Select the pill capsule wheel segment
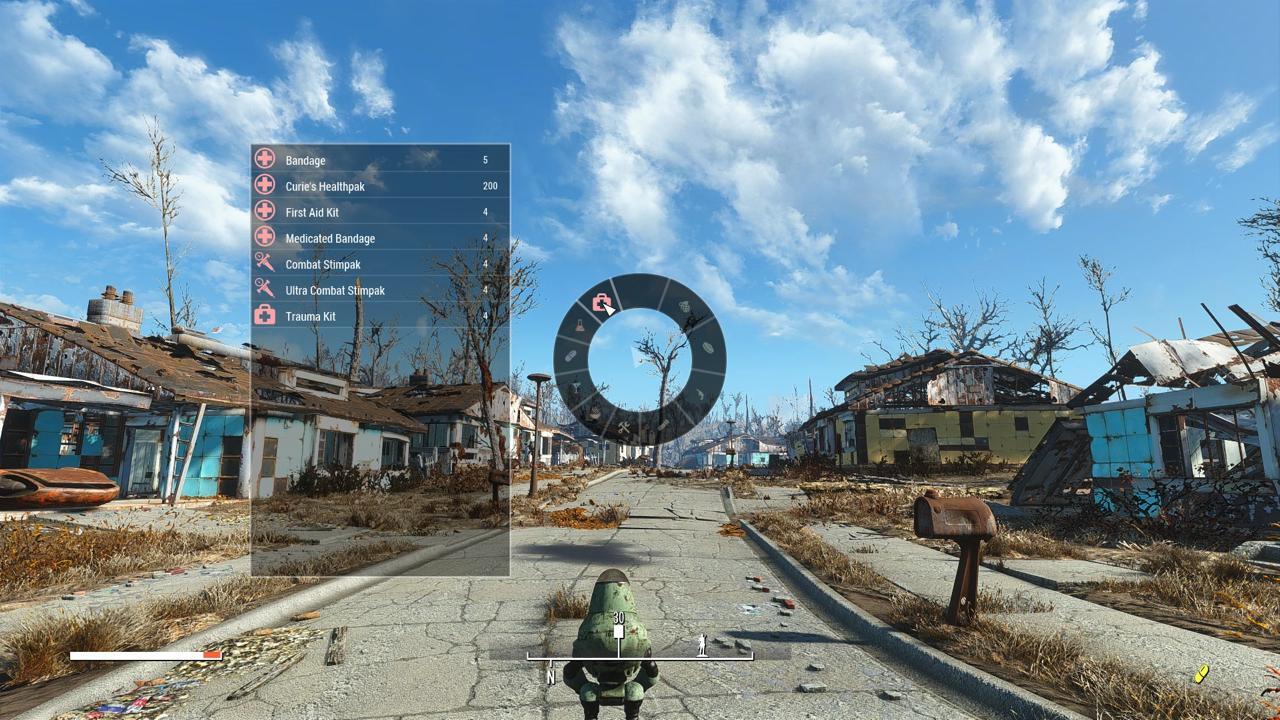The image size is (1280, 720). pos(570,357)
